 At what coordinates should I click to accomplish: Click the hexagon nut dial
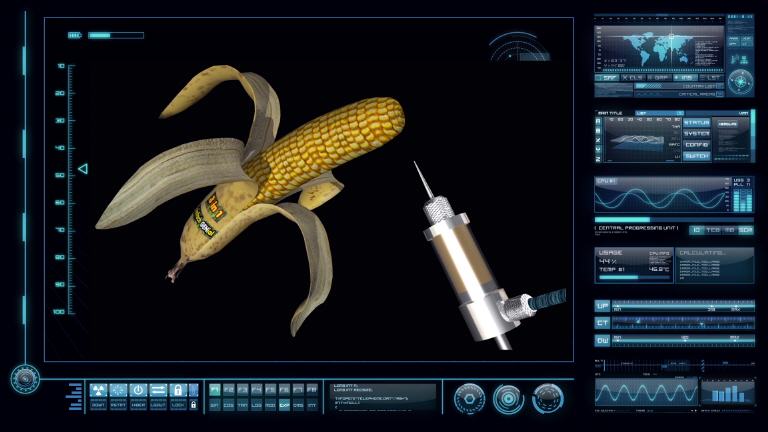click(468, 398)
